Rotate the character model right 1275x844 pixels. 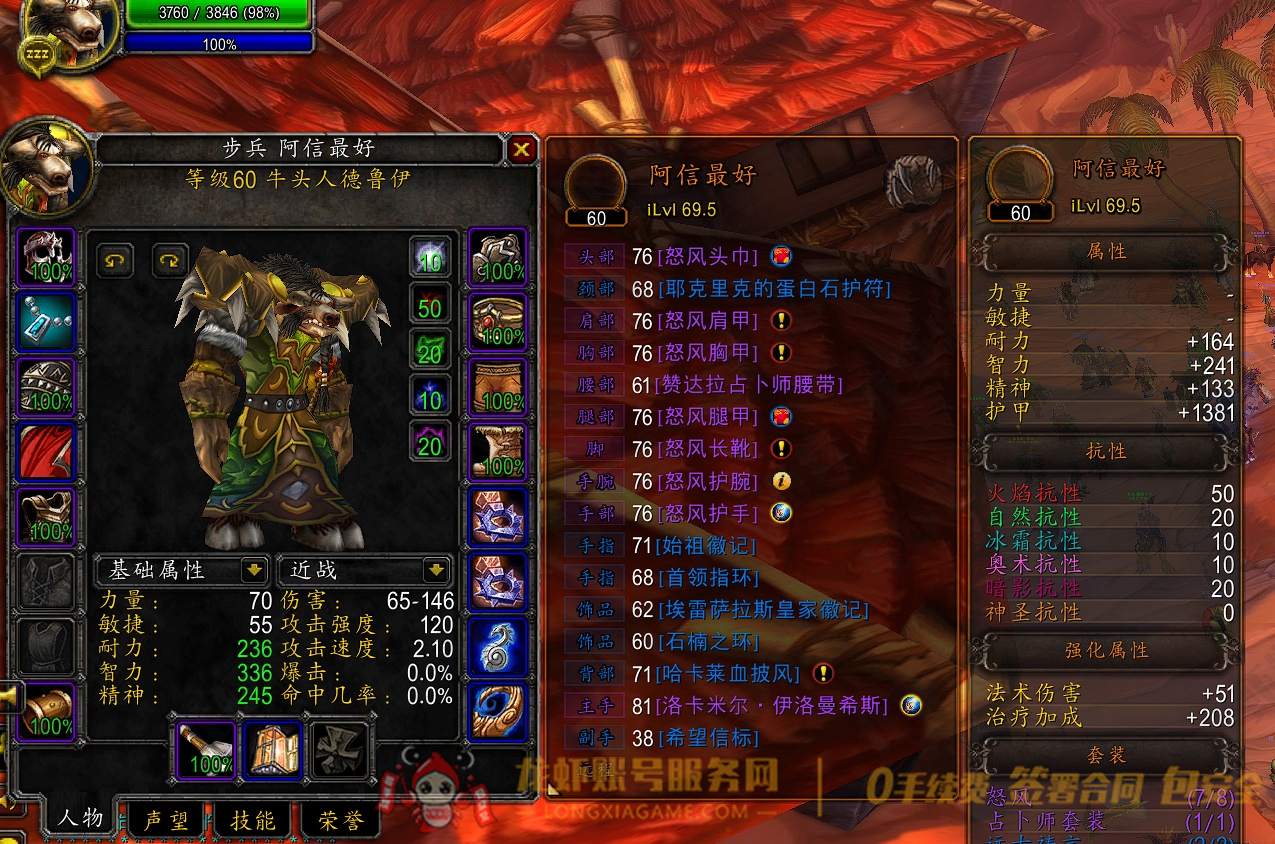coord(170,261)
